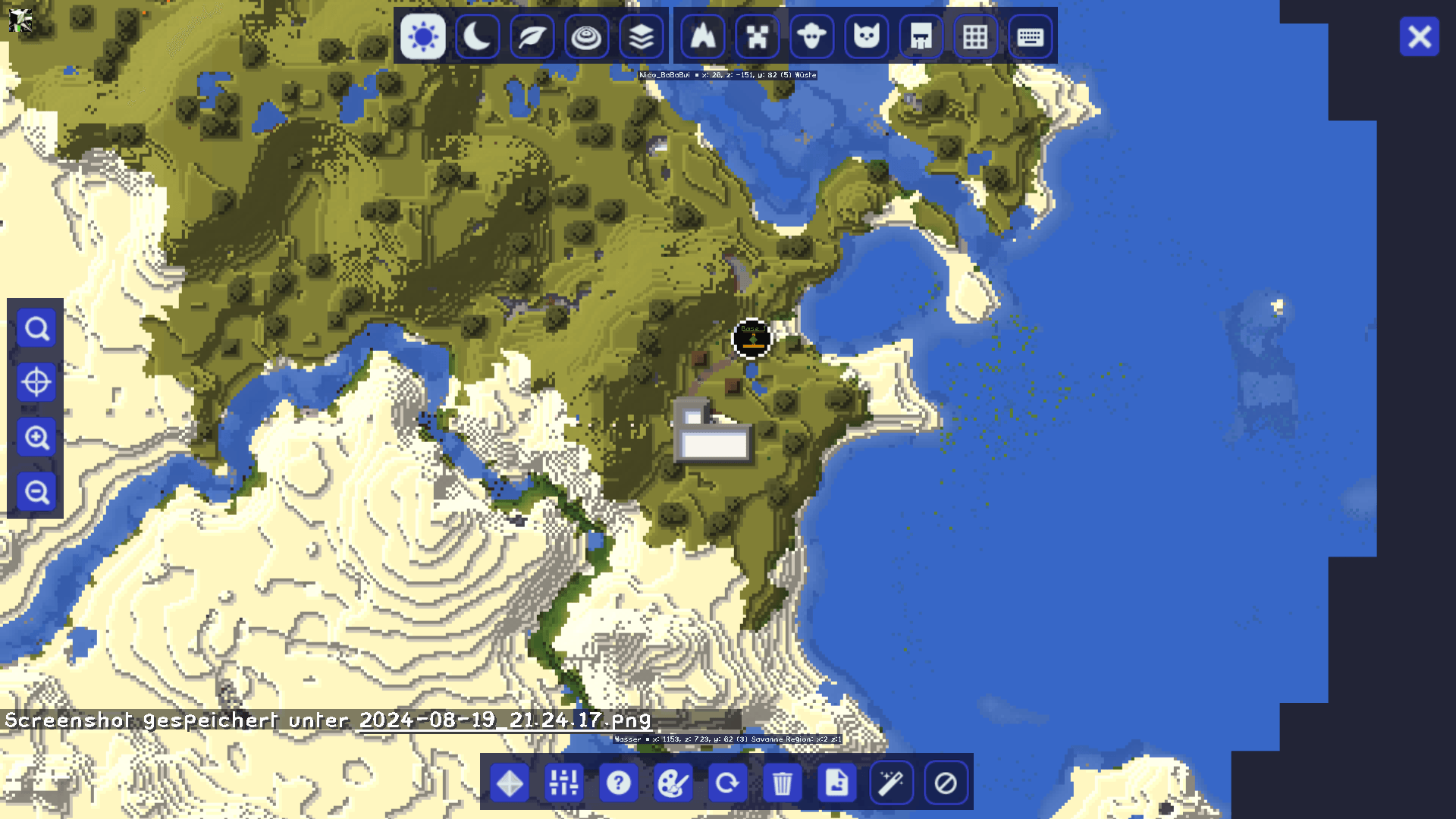The width and height of the screenshot is (1456, 819).
Task: Toggle passive animal markers with the sheep icon
Action: pyautogui.click(x=811, y=36)
